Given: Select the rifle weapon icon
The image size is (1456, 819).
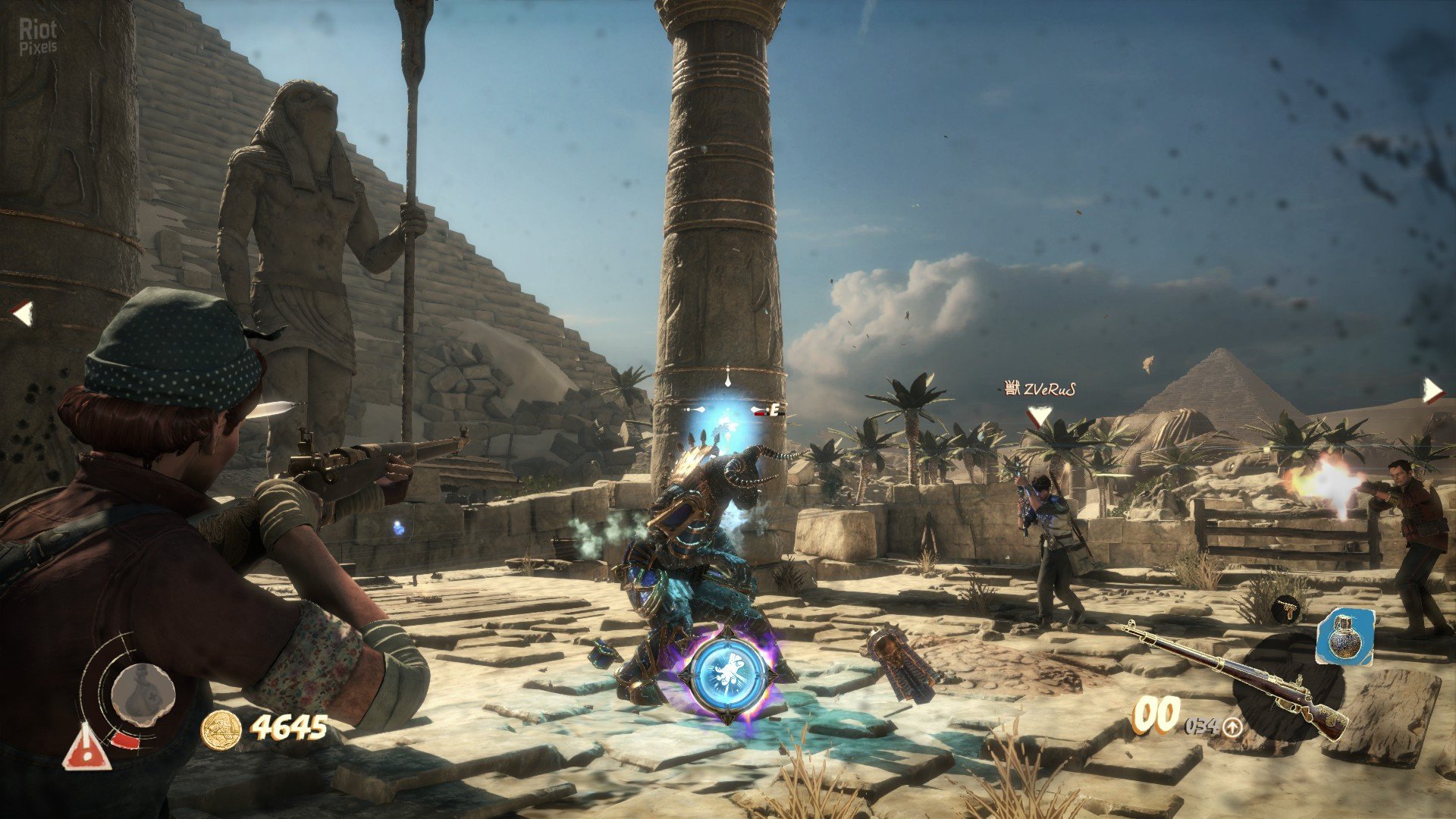Looking at the screenshot, I should click(x=1236, y=677).
